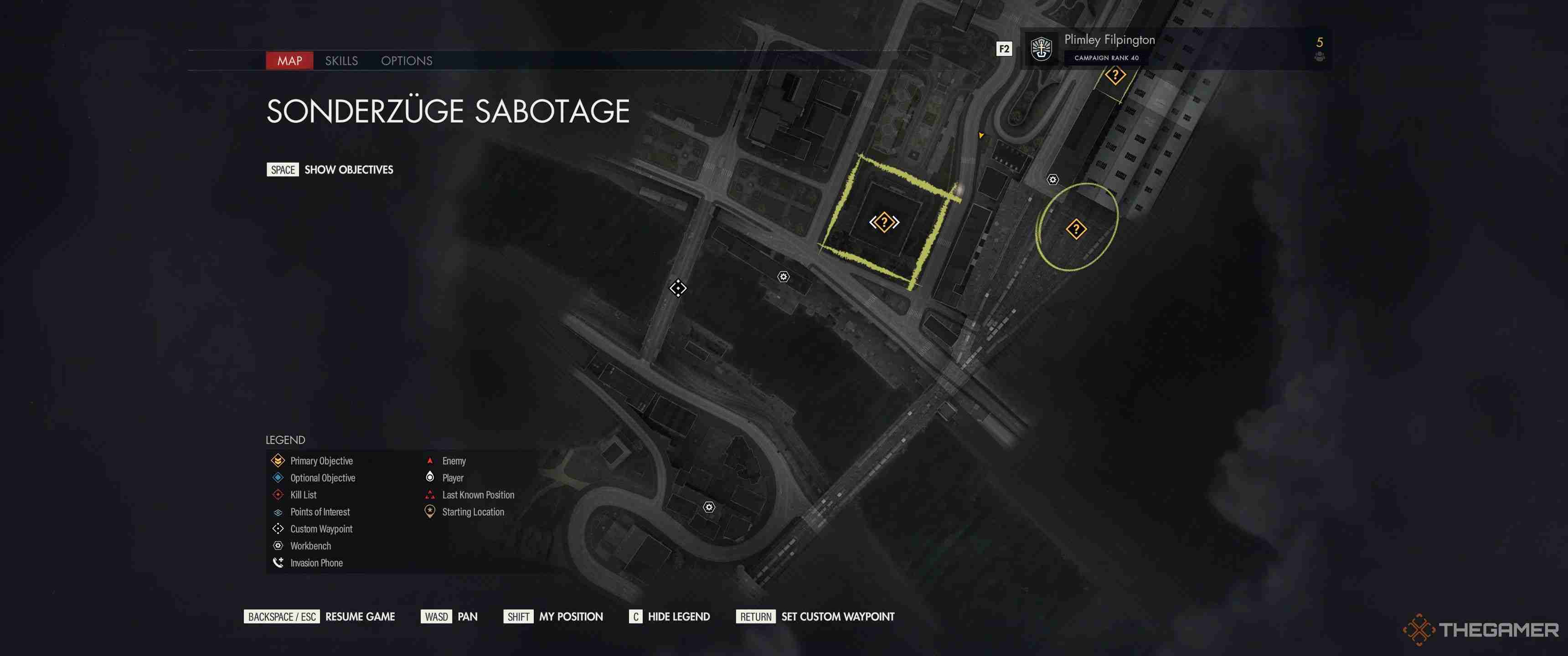This screenshot has height=656, width=1568.
Task: Click the Plimley Filpington player emblem
Action: [x=1042, y=49]
